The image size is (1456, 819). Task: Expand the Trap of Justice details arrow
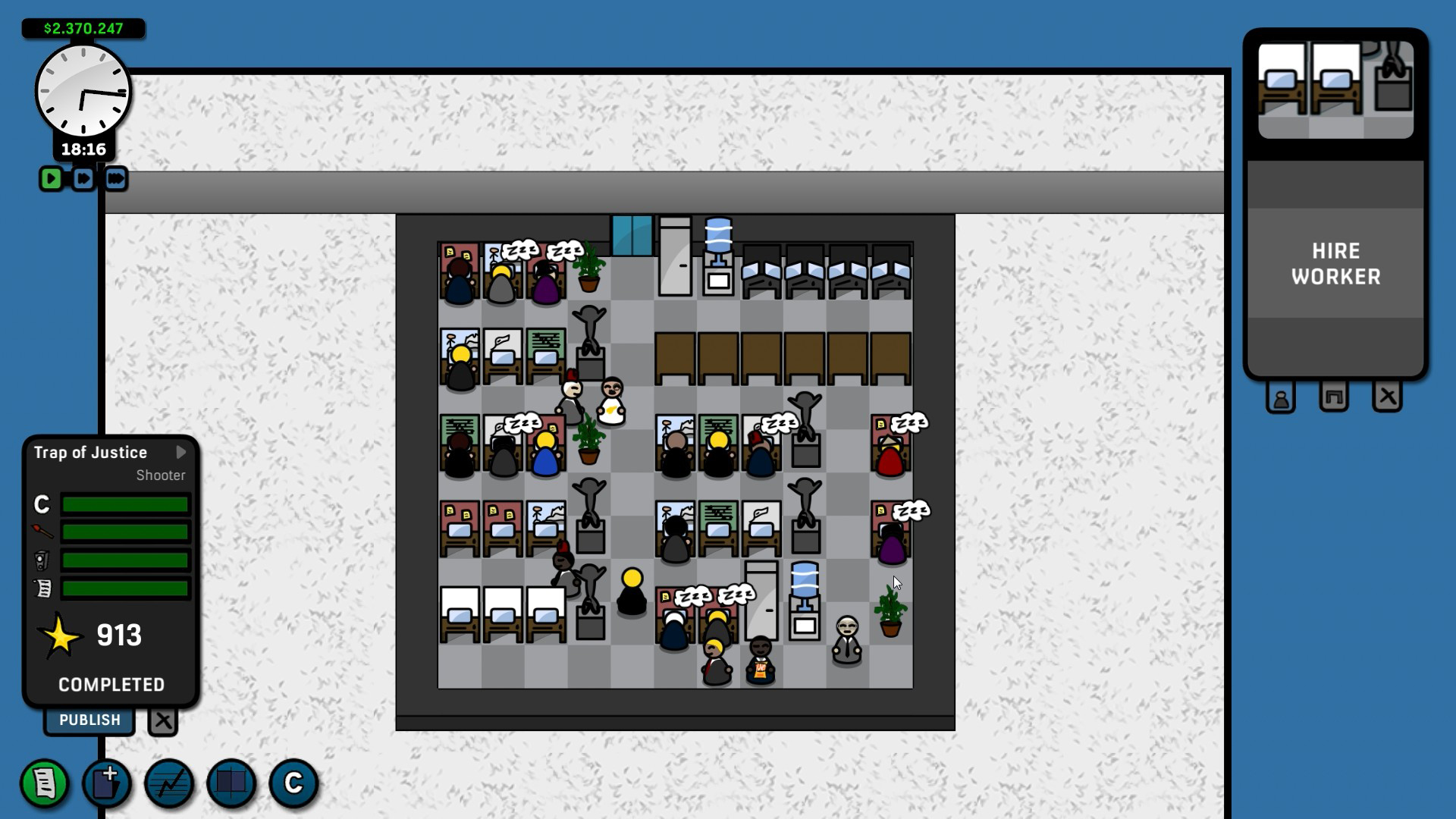coord(181,452)
